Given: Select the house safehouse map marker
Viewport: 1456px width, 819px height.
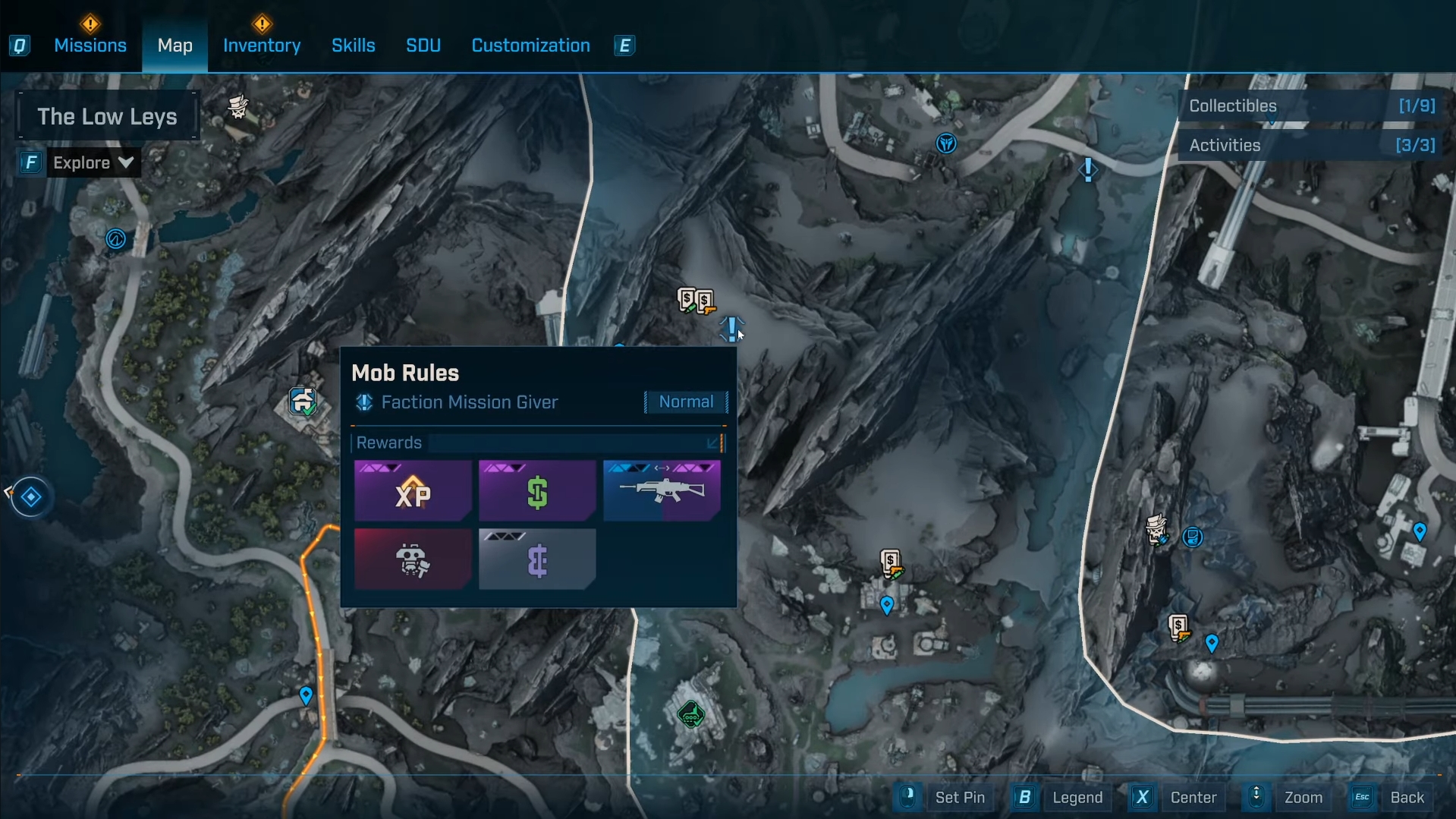Looking at the screenshot, I should coord(302,401).
